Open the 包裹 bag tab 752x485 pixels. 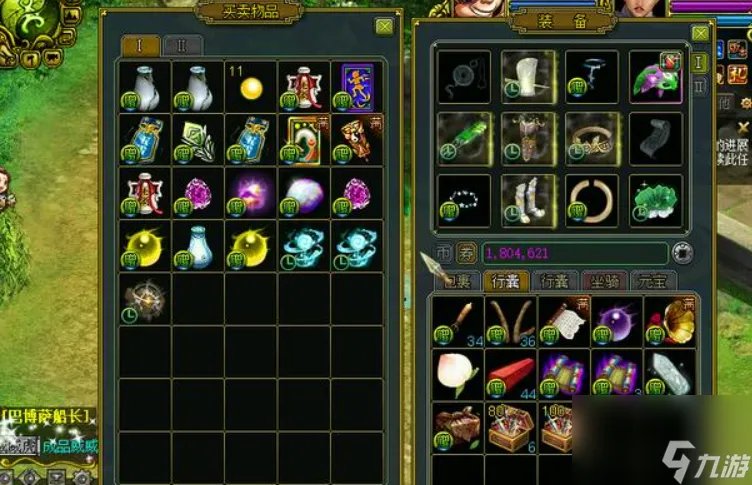click(x=457, y=281)
